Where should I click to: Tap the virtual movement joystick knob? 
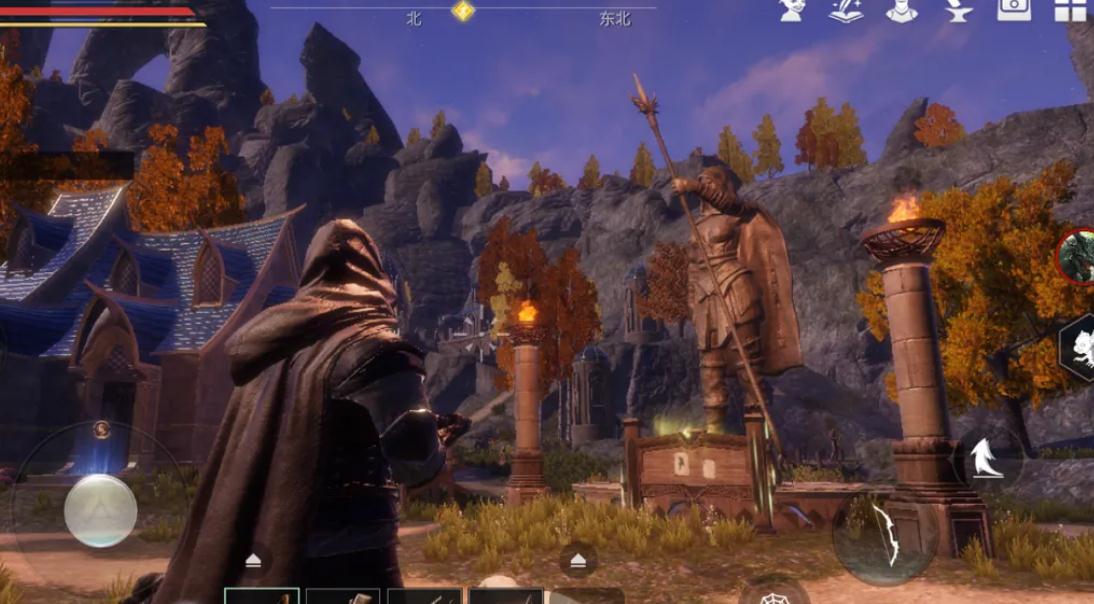(100, 510)
